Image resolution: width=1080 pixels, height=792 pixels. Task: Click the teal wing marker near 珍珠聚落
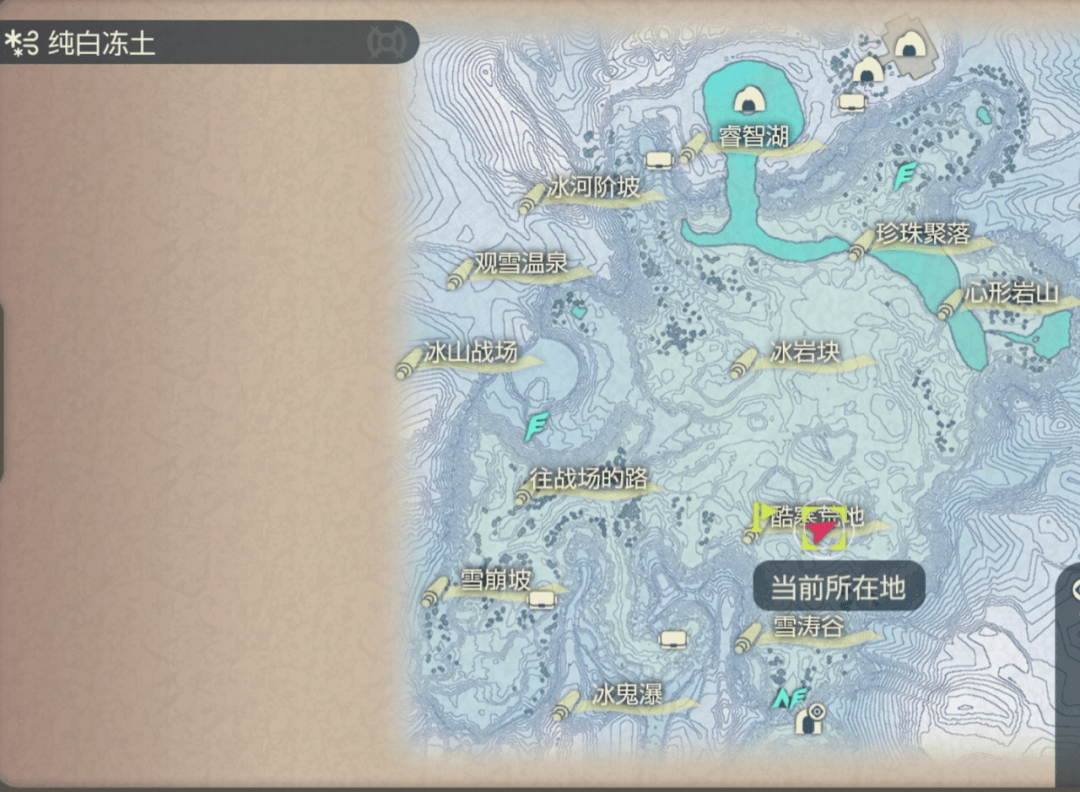[x=905, y=177]
